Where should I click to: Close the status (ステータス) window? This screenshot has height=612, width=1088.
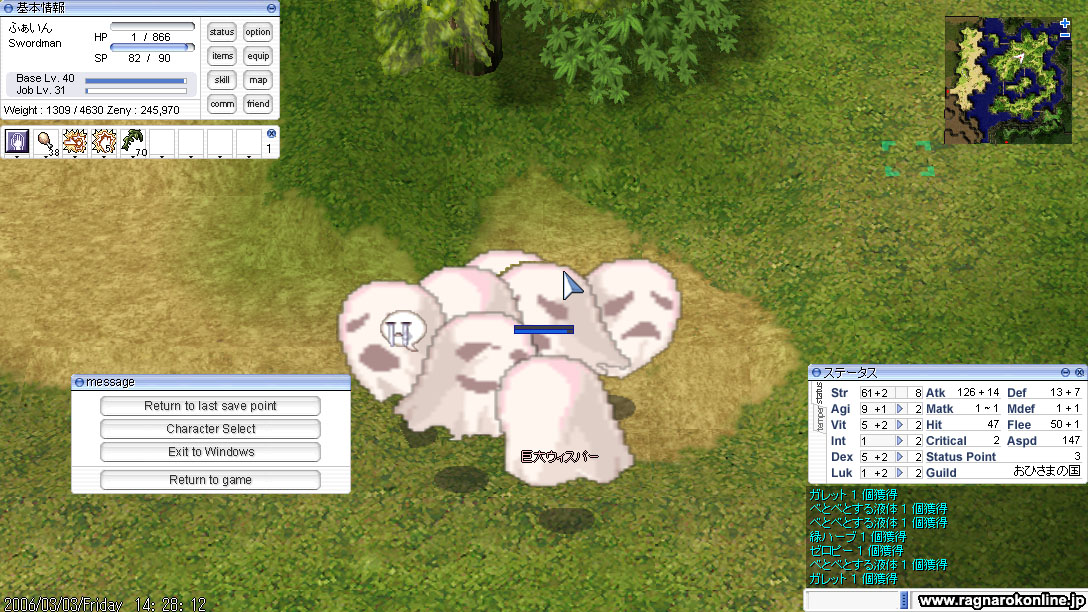tap(1078, 372)
